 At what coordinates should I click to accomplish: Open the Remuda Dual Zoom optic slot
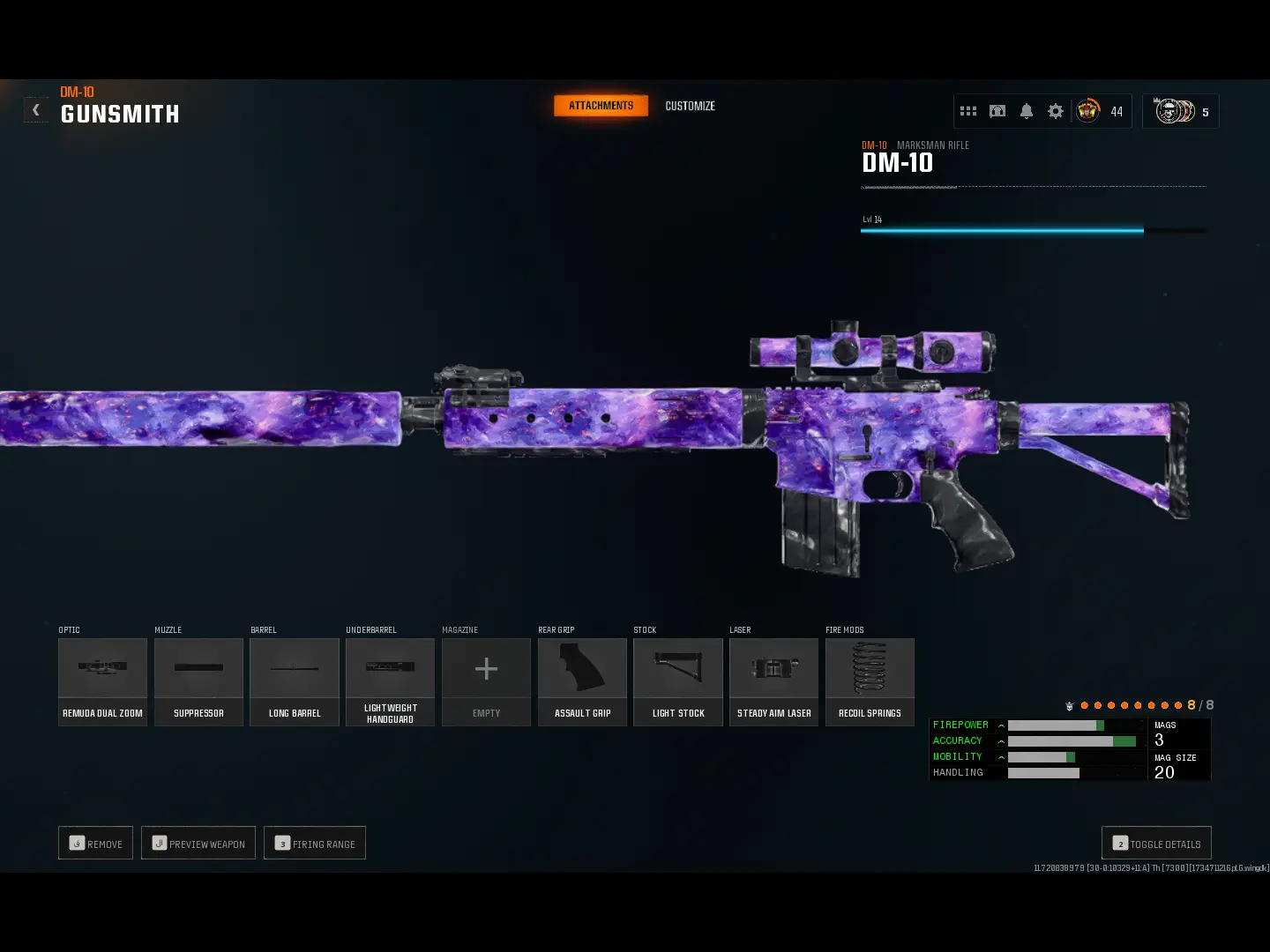pos(102,681)
